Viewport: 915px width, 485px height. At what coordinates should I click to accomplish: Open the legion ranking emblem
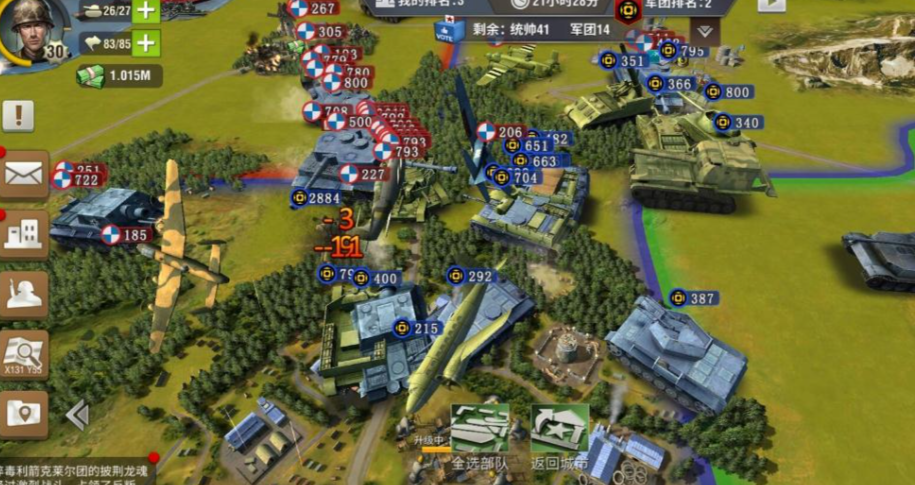(x=627, y=10)
